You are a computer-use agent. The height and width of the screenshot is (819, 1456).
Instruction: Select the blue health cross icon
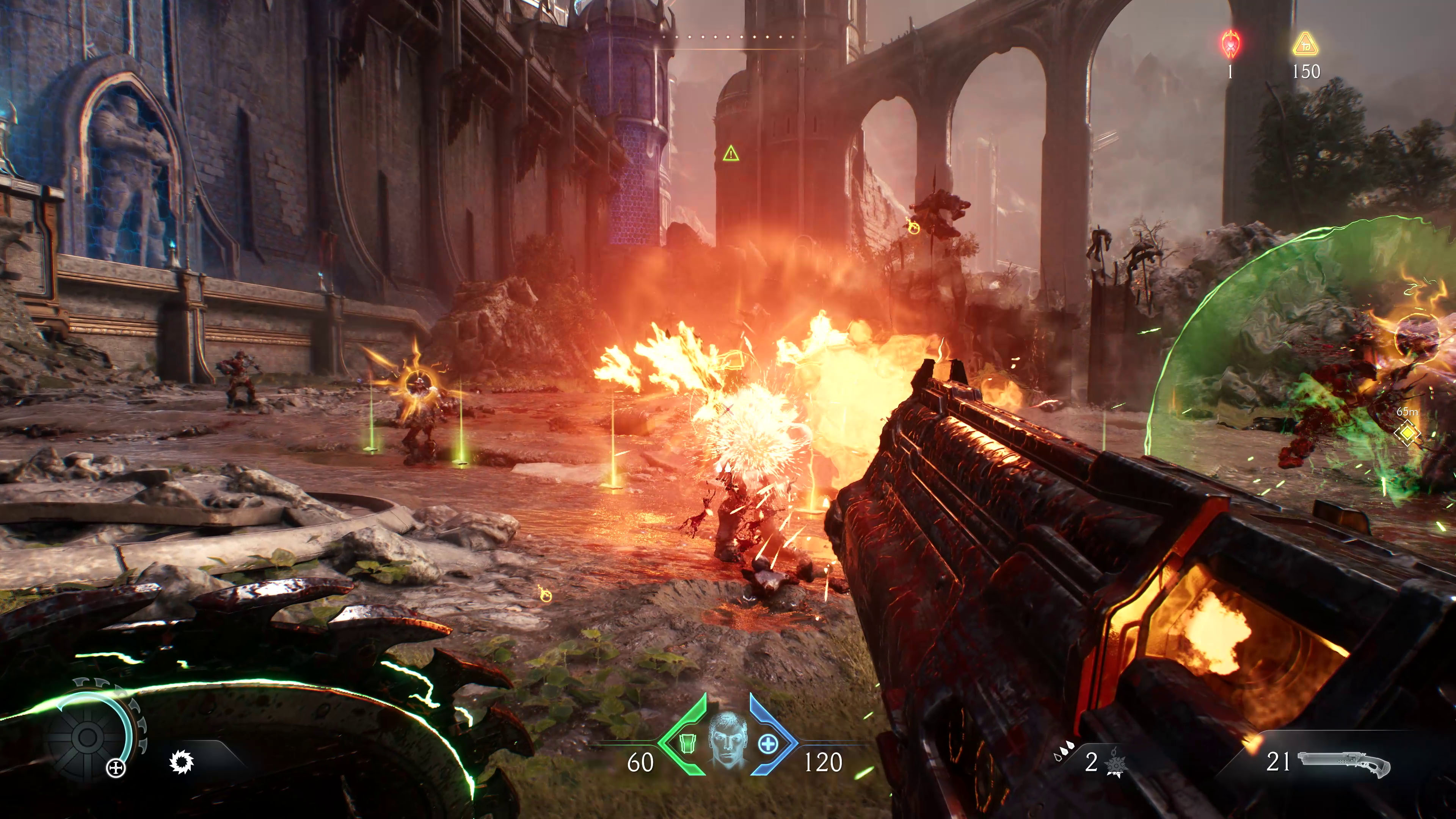767,744
